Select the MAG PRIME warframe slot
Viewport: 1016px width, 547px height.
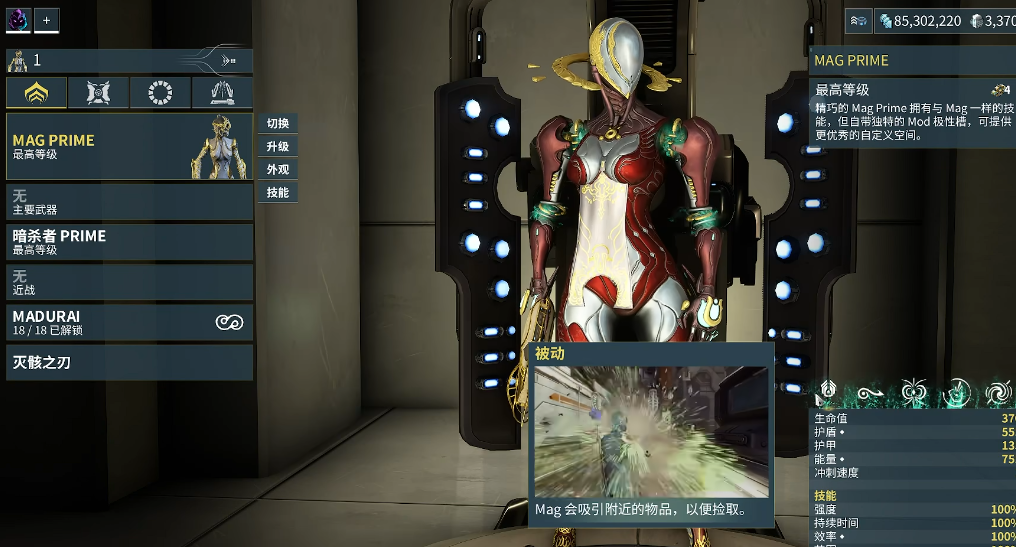pyautogui.click(x=129, y=146)
